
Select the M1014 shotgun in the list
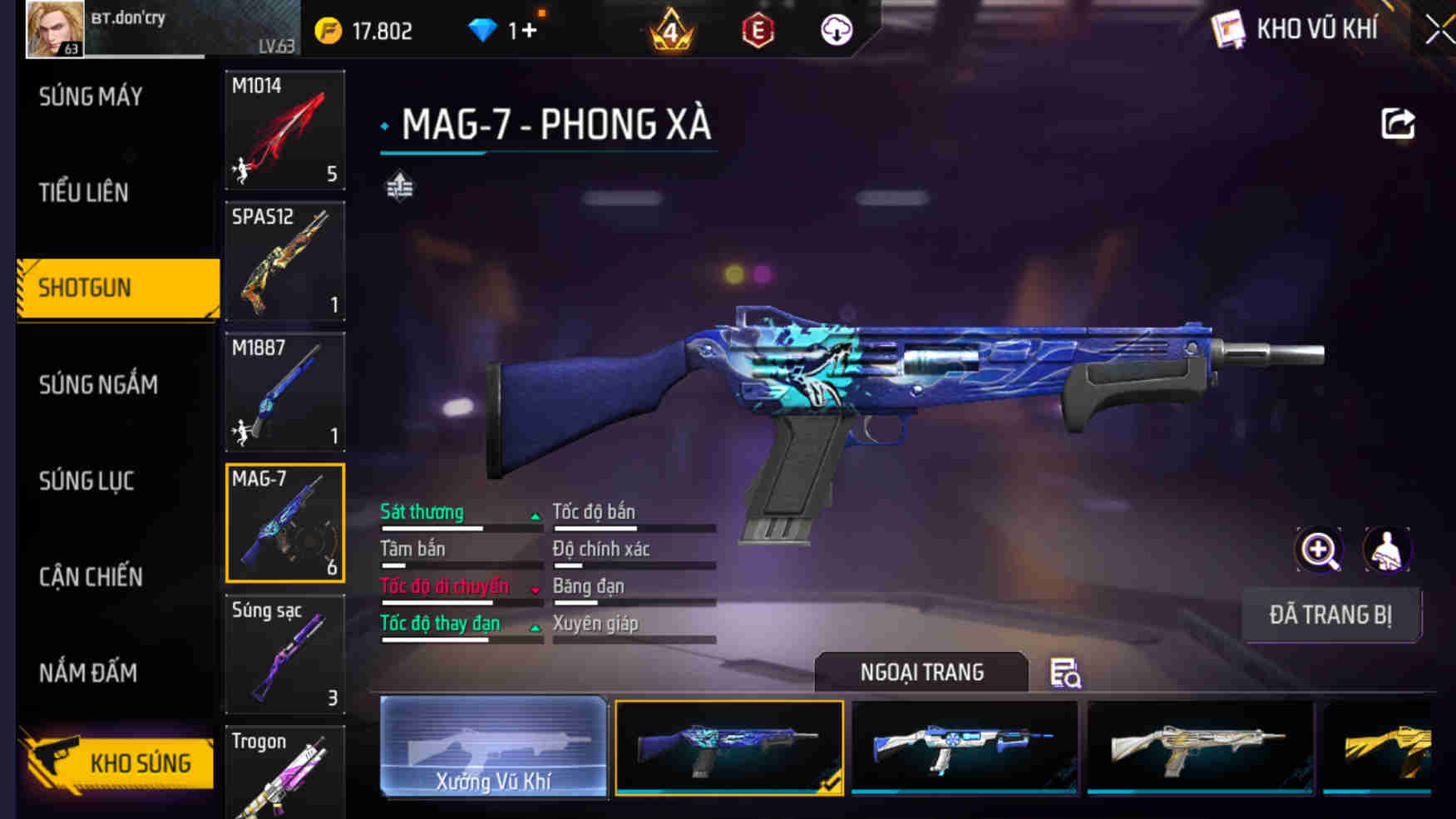(x=284, y=130)
